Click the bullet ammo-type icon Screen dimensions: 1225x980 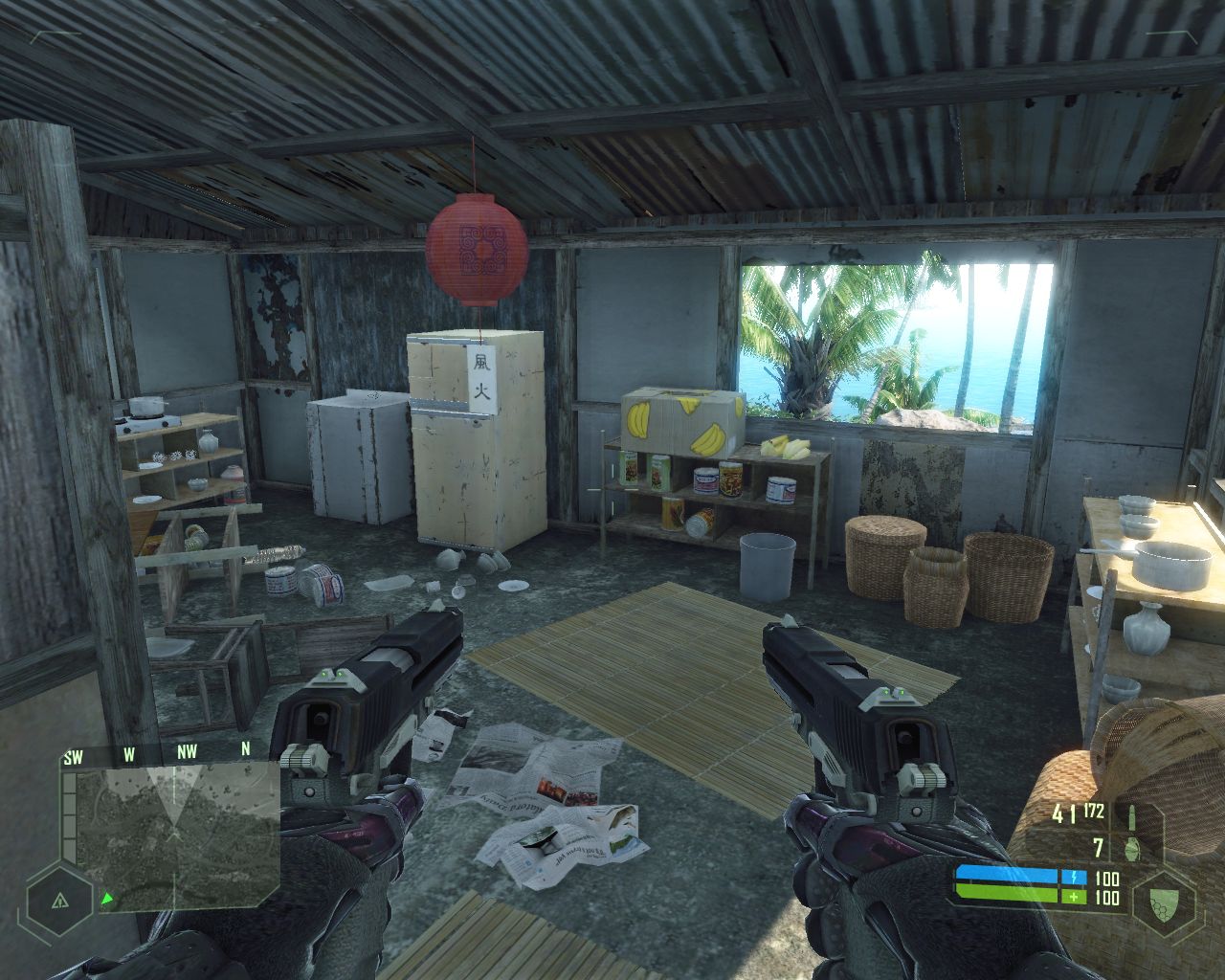tap(1133, 815)
